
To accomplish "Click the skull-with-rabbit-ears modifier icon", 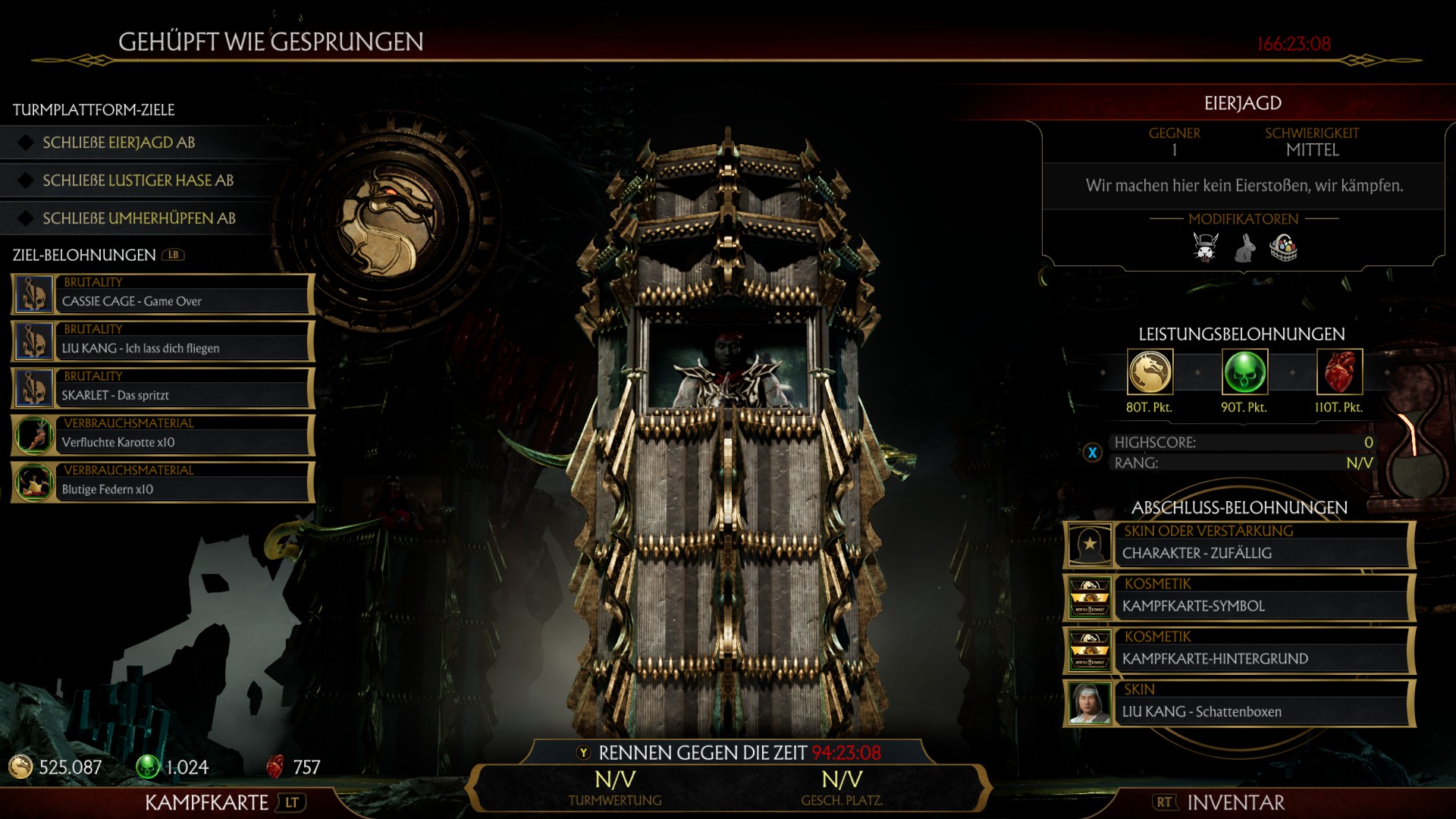I will (x=1205, y=247).
